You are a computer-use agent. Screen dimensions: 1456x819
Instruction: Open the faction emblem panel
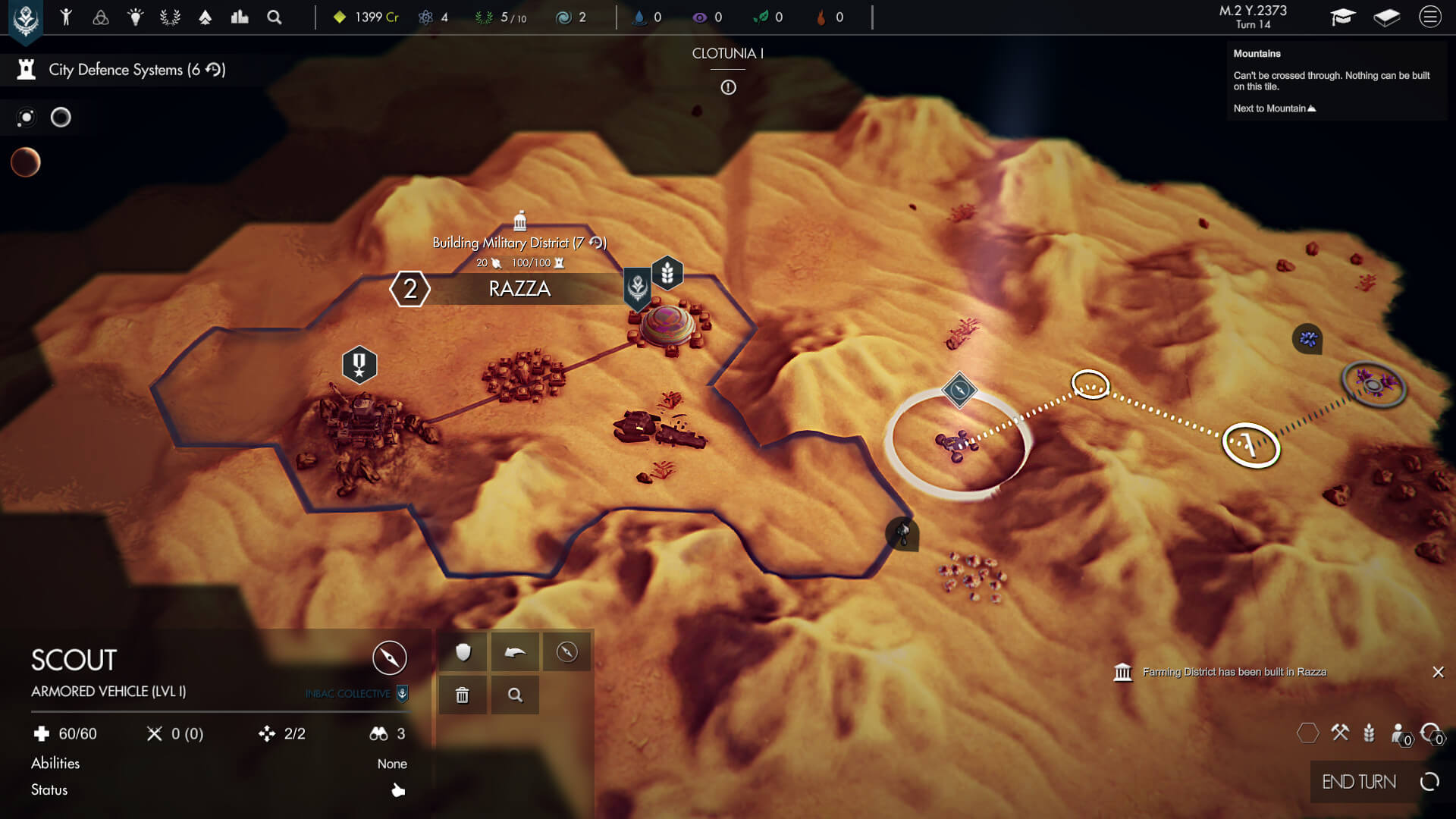[26, 19]
